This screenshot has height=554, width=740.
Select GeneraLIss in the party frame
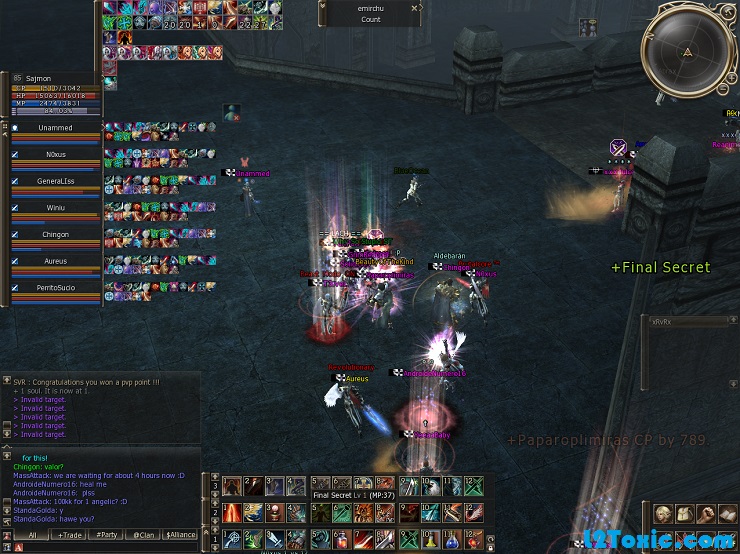[x=55, y=181]
